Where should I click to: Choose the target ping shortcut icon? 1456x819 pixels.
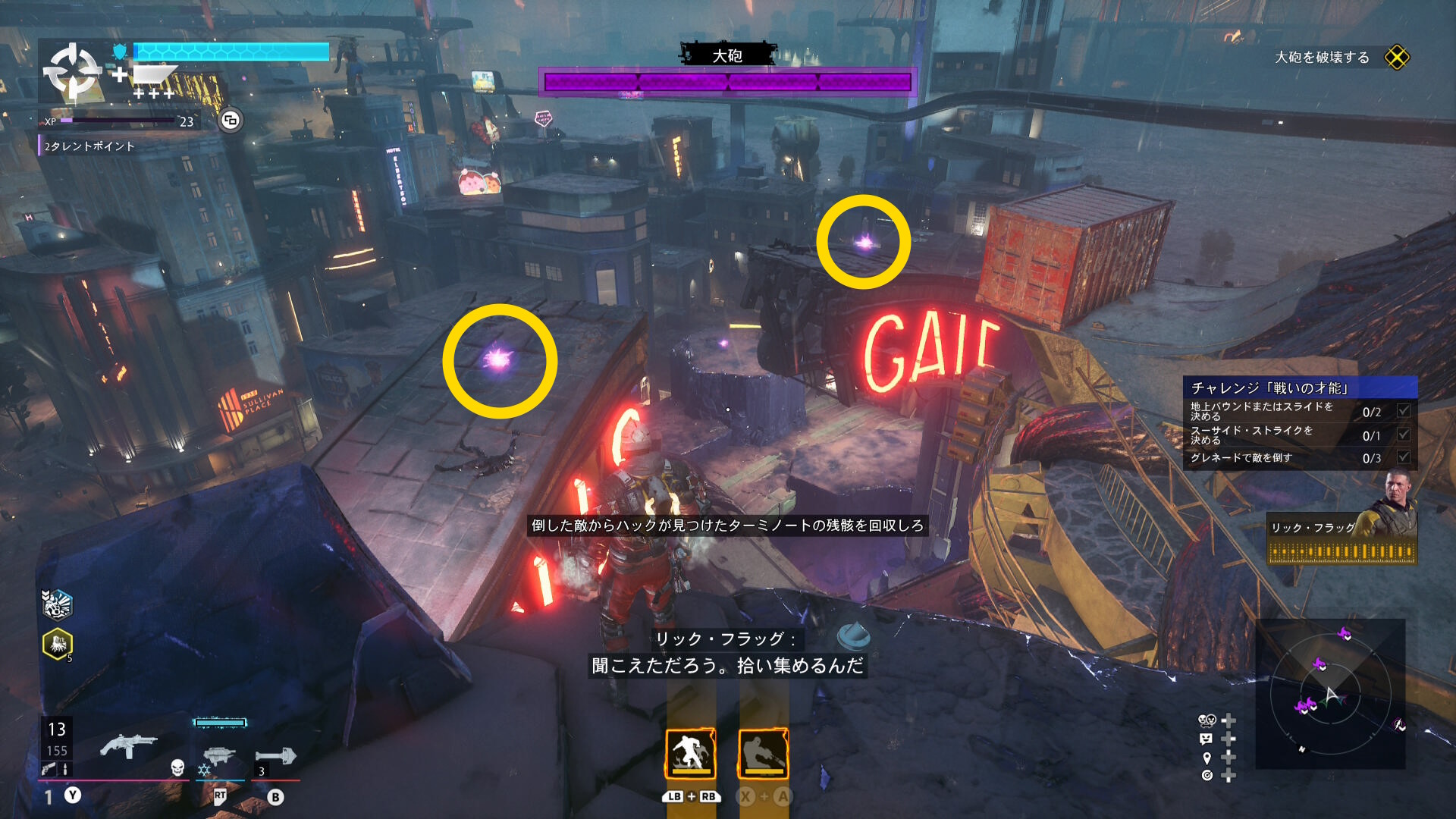(x=1207, y=775)
